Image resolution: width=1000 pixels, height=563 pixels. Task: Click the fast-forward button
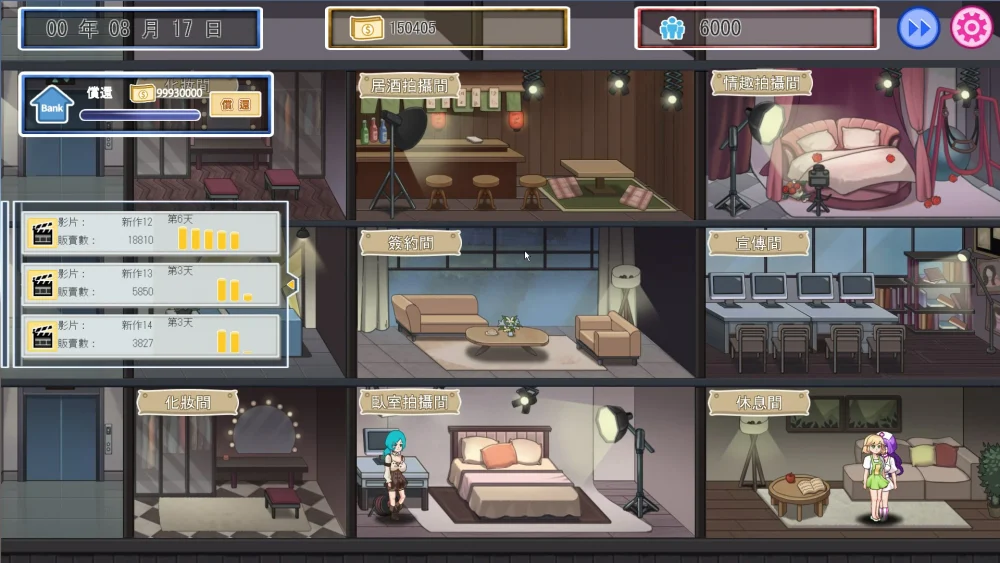tap(918, 28)
